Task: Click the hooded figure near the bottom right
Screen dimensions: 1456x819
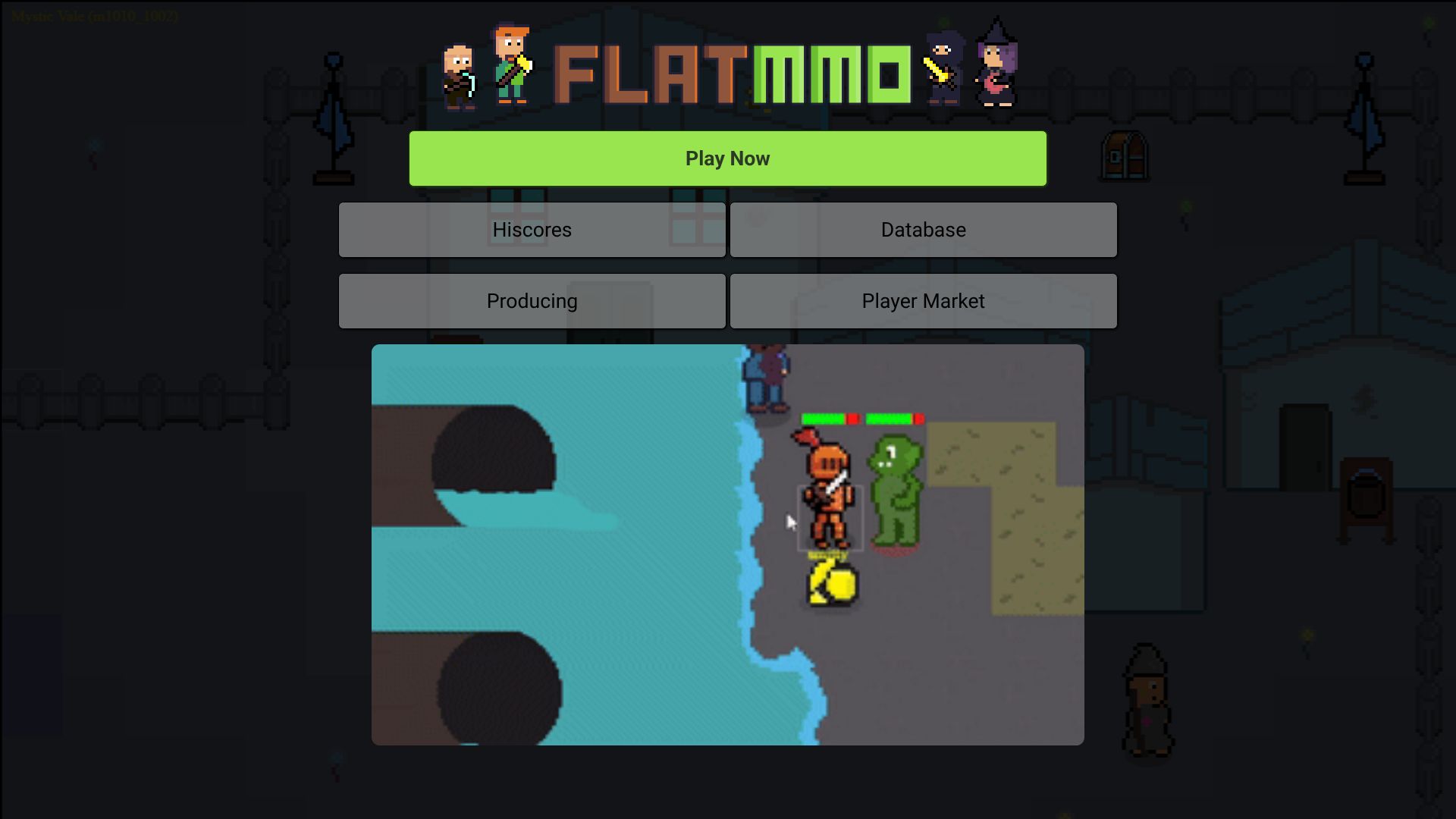Action: point(1147,698)
